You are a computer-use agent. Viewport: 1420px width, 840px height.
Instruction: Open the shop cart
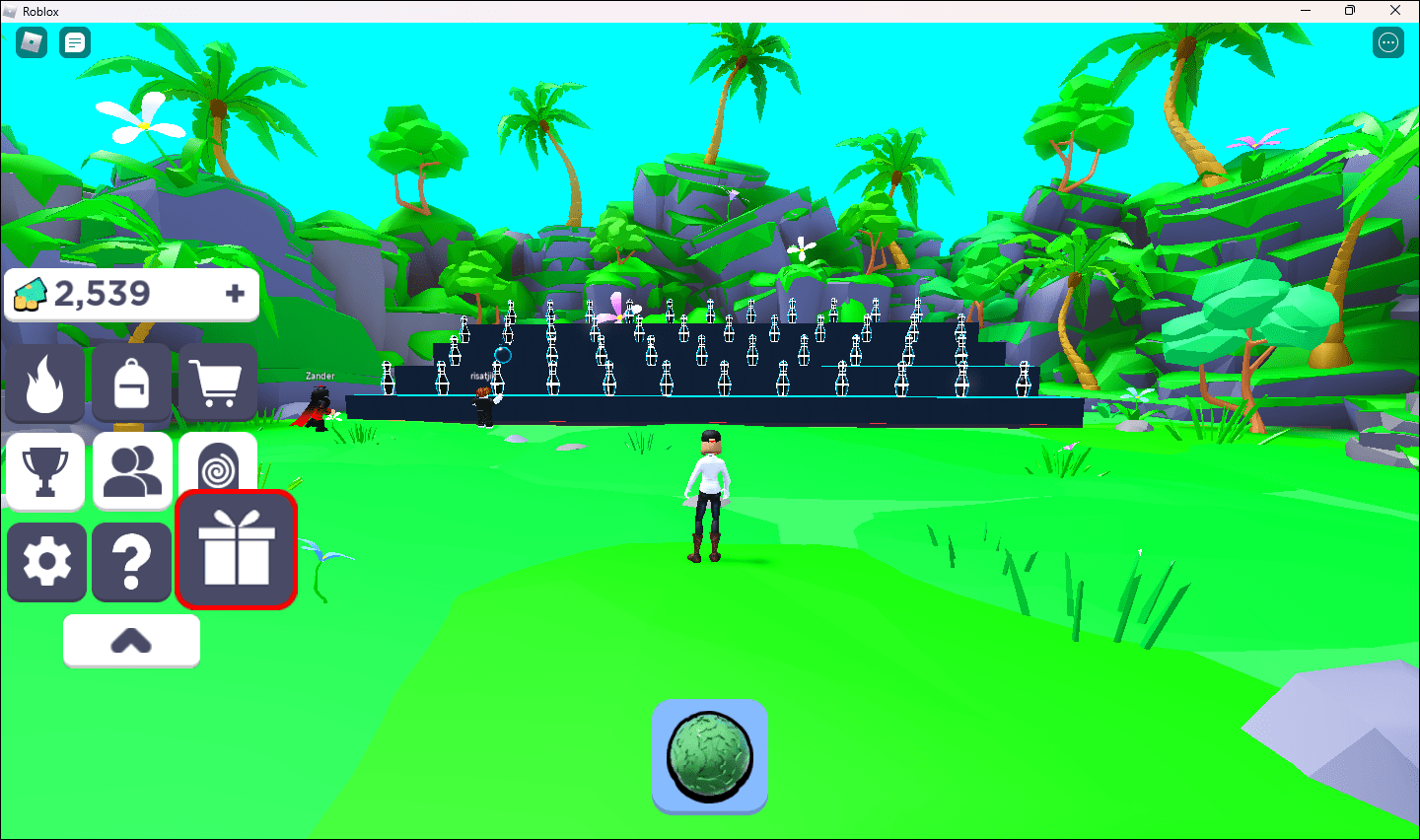point(216,383)
